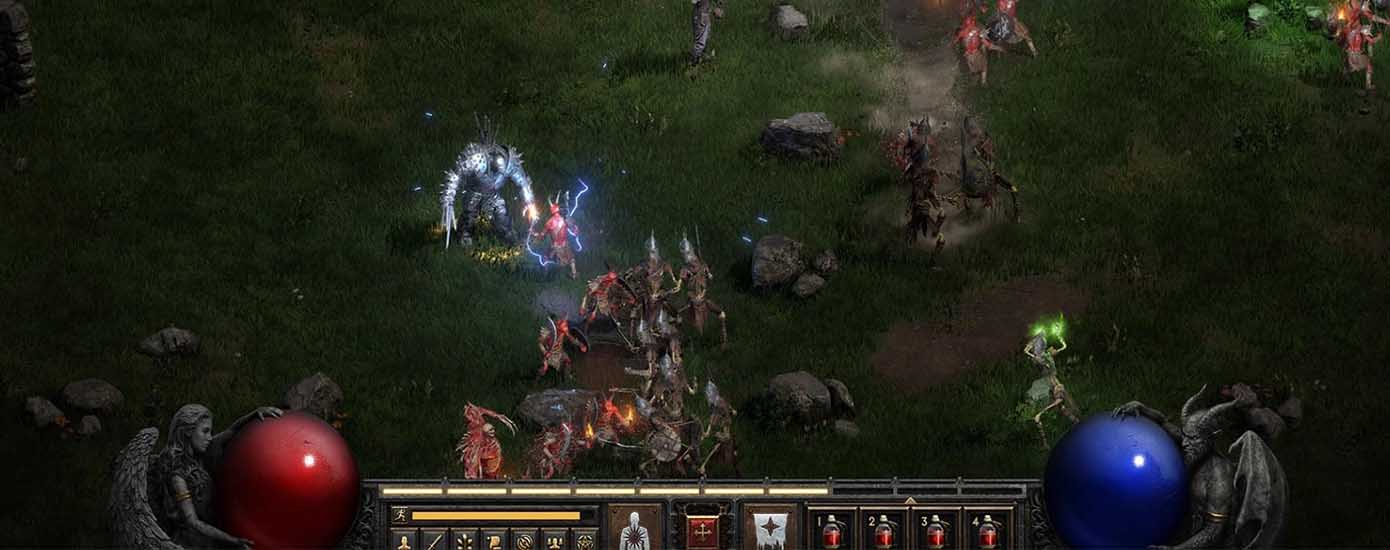Open inventory via the sword icon
This screenshot has width=1390, height=550.
pos(434,541)
